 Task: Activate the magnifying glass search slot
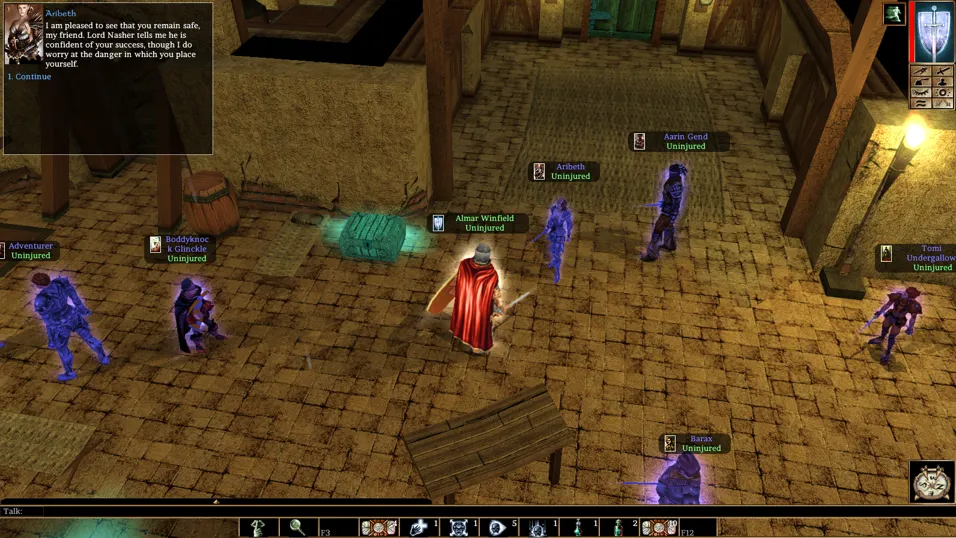click(x=298, y=527)
